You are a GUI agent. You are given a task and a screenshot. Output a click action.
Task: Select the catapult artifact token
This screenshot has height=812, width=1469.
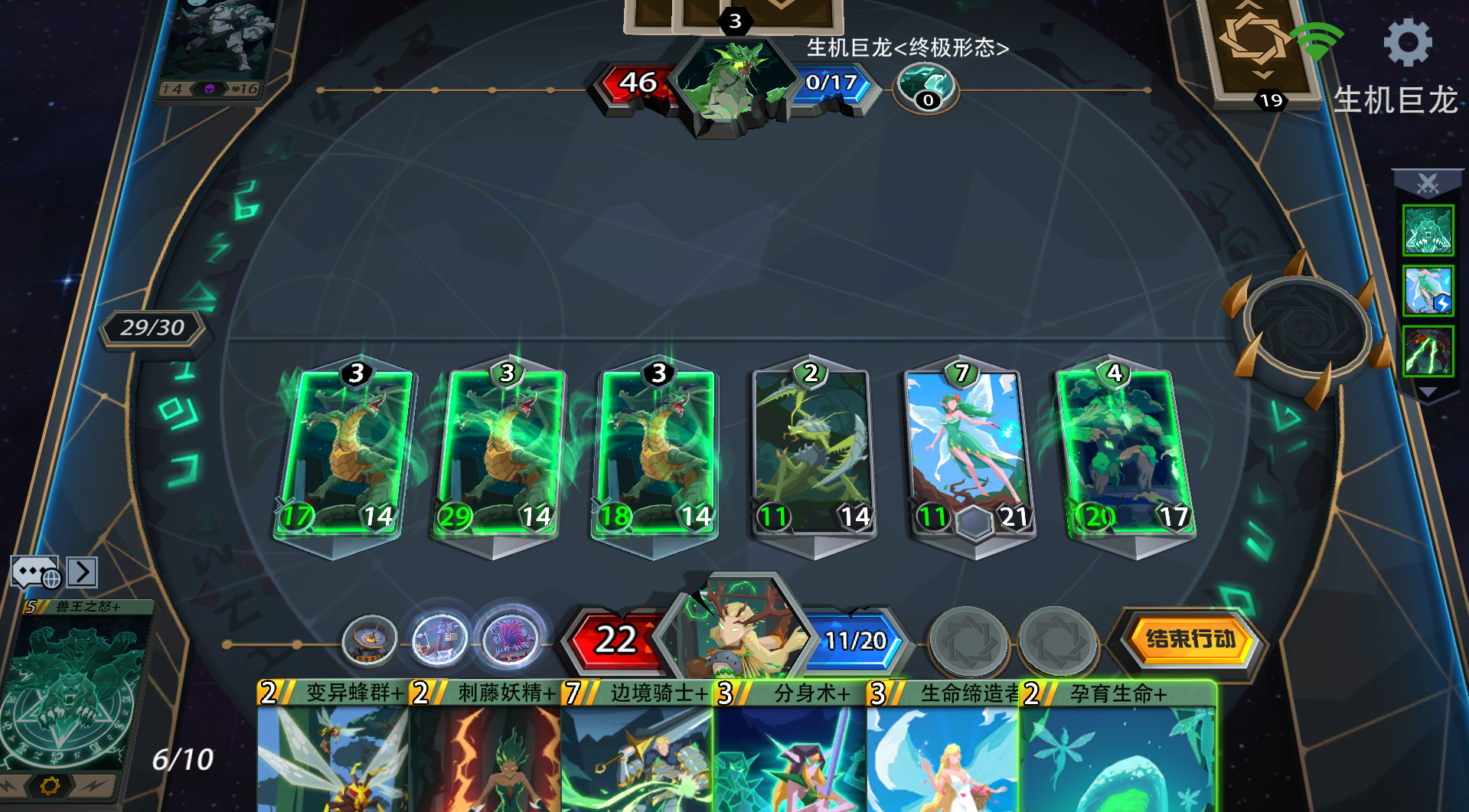439,638
